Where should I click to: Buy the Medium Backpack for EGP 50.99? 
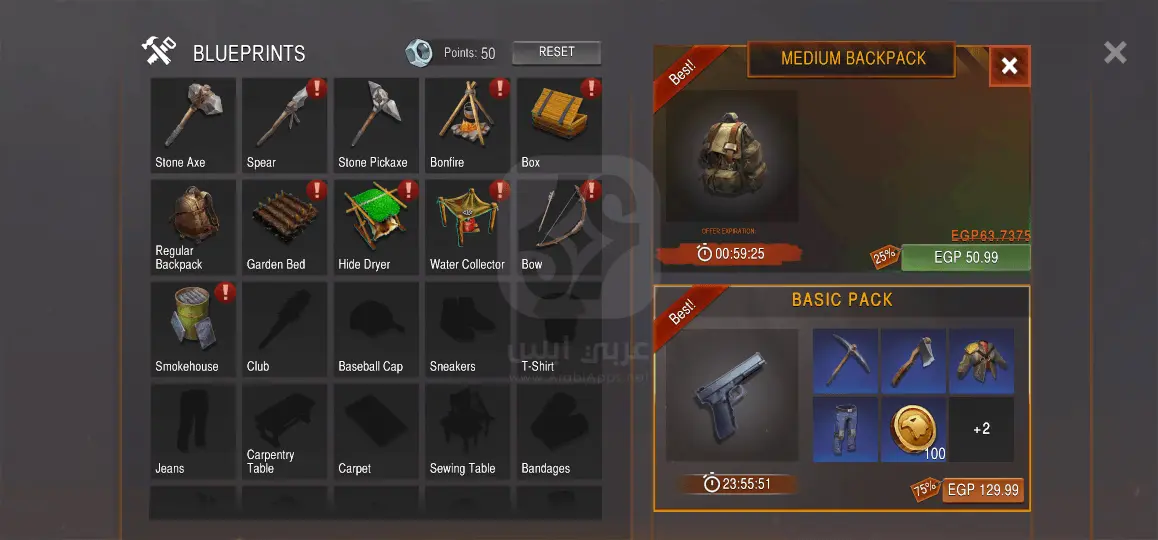pos(965,257)
